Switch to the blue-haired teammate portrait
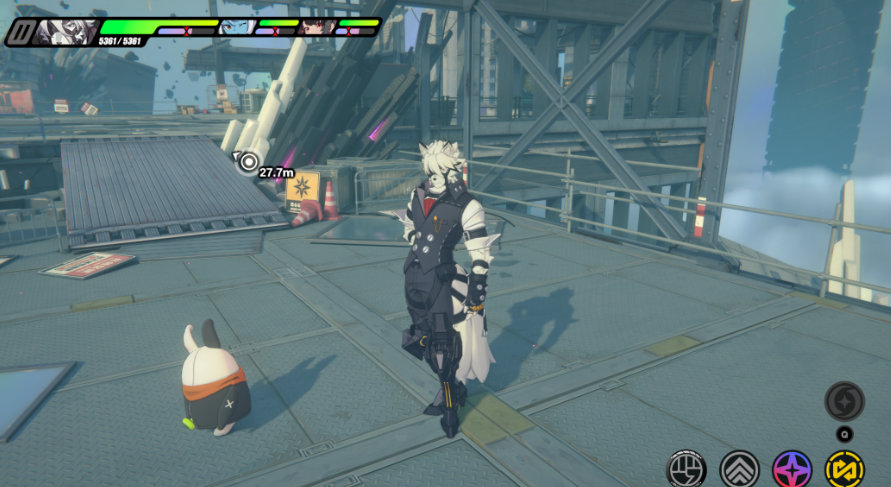This screenshot has width=891, height=487. point(236,27)
